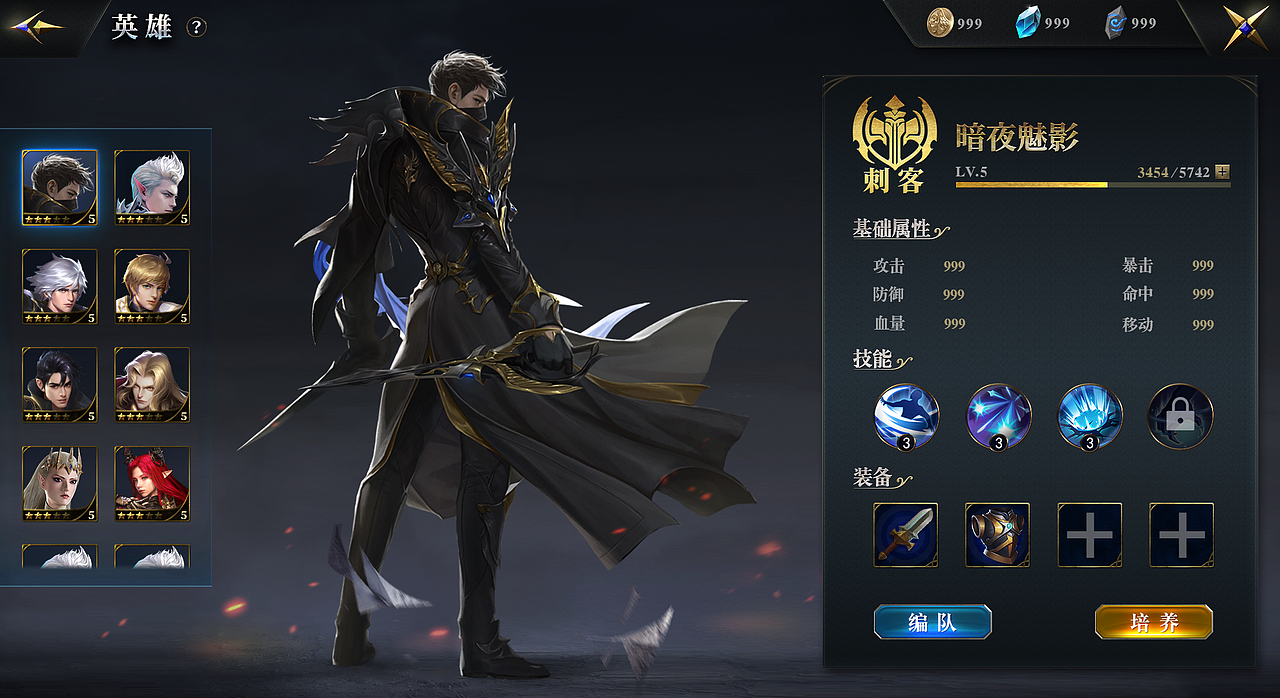Activate the purple starburst skill icon
Image resolution: width=1280 pixels, height=698 pixels.
click(x=998, y=416)
